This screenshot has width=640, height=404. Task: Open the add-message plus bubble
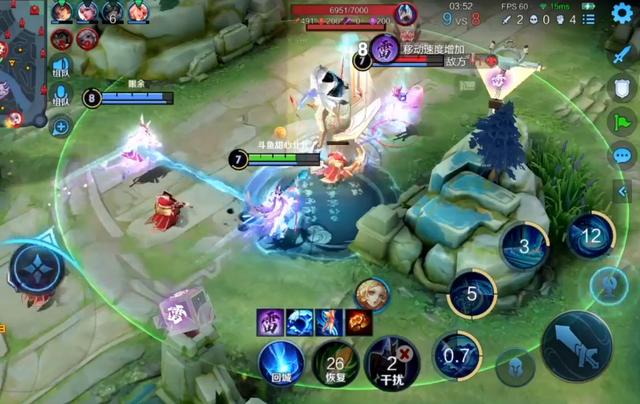coord(60,126)
